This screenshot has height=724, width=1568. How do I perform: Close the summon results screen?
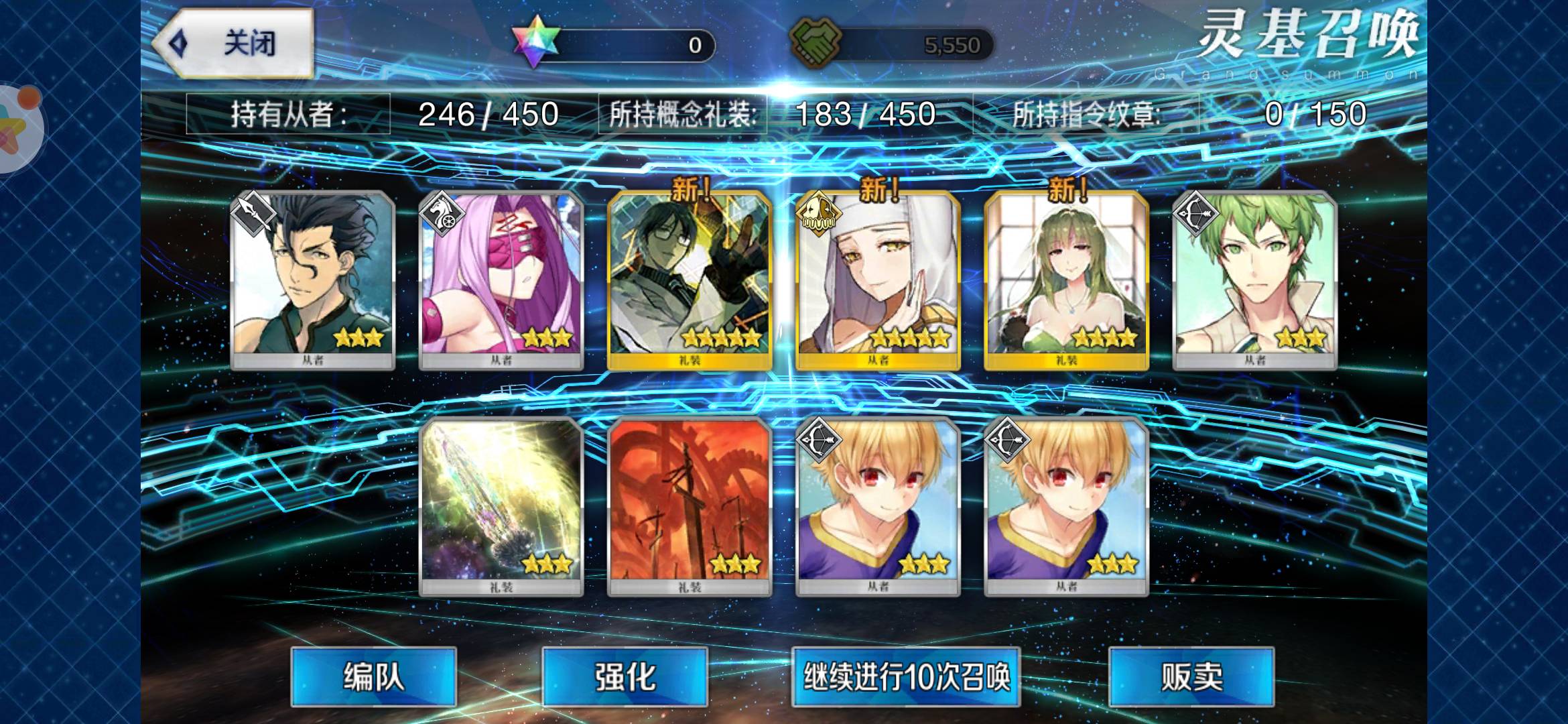click(x=235, y=44)
